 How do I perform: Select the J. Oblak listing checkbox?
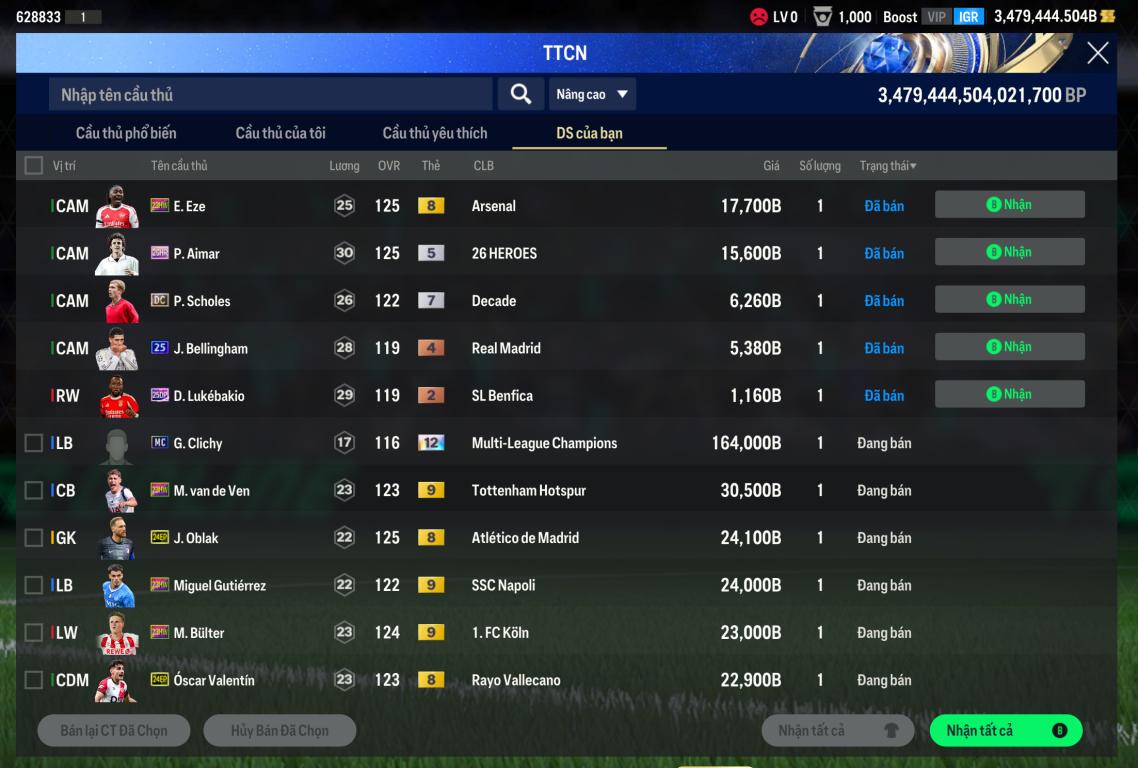click(x=34, y=538)
